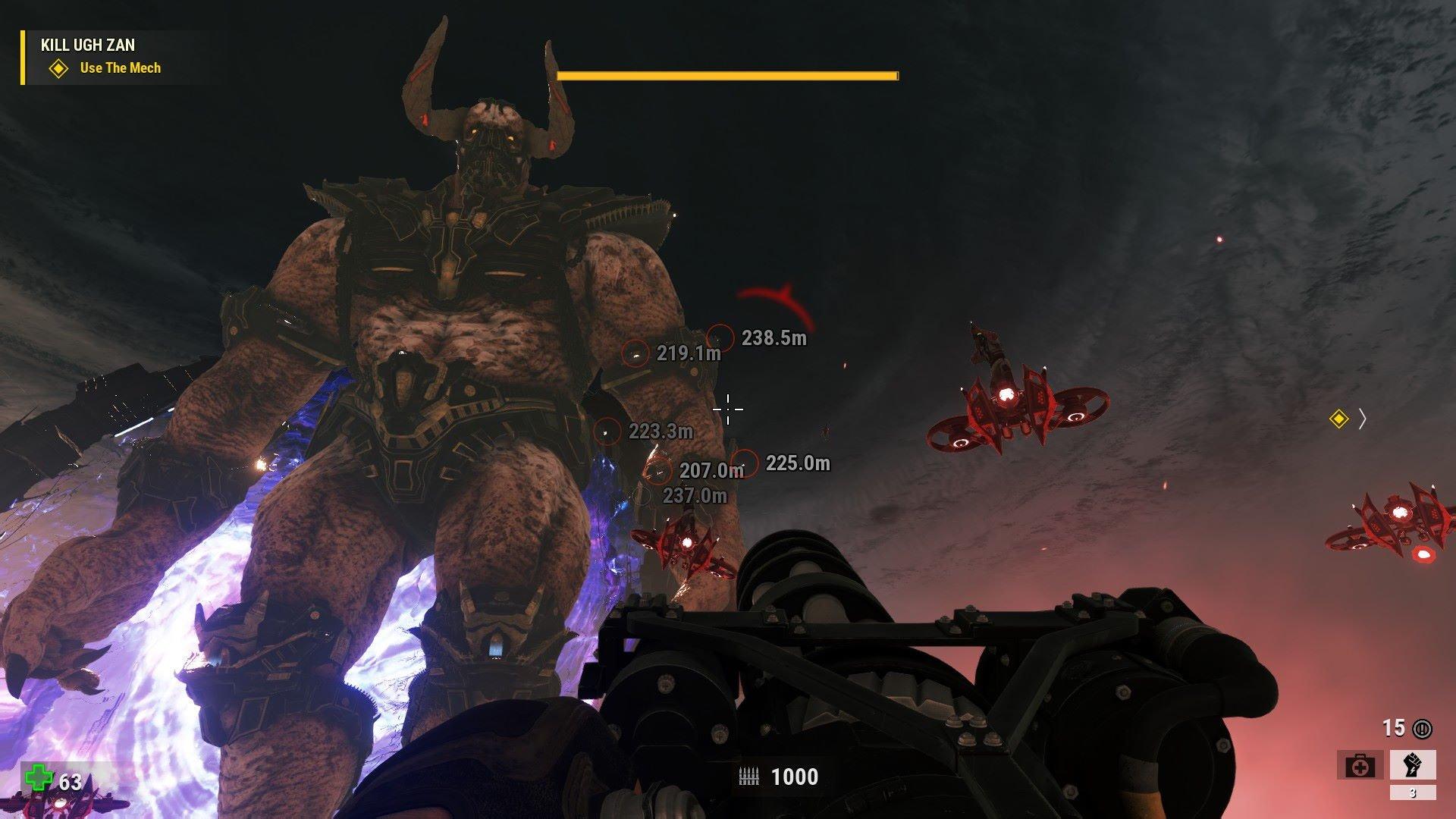This screenshot has width=1456, height=819.
Task: Click the yellow diamond objective marker
Action: pos(1339,419)
